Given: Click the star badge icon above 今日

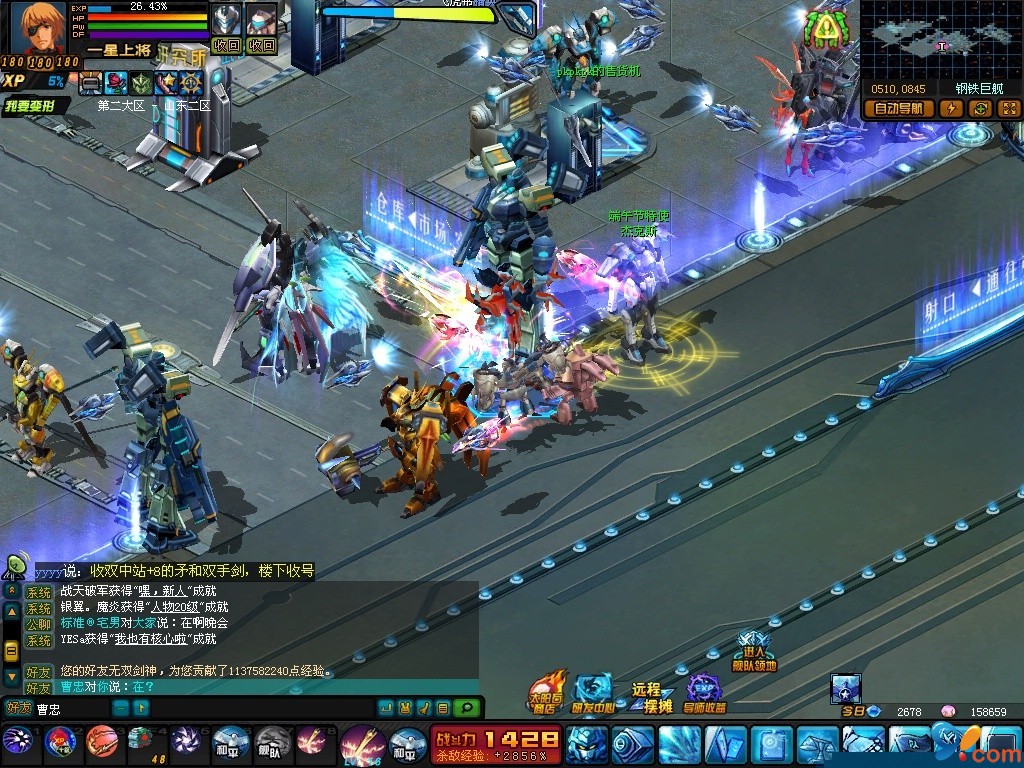Looking at the screenshot, I should click(845, 688).
